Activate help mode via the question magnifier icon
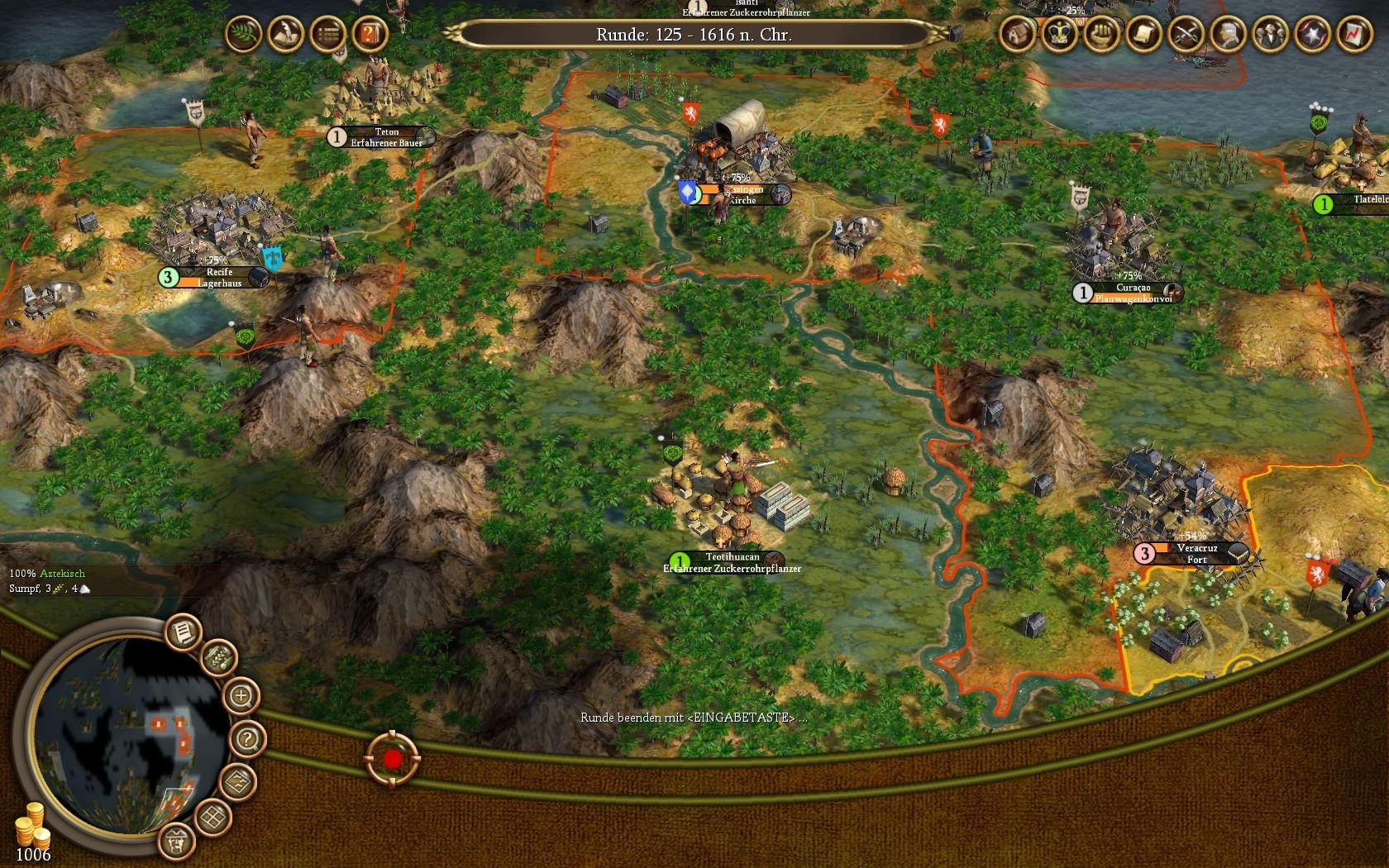Screen dimensions: 1389x868 point(247,738)
